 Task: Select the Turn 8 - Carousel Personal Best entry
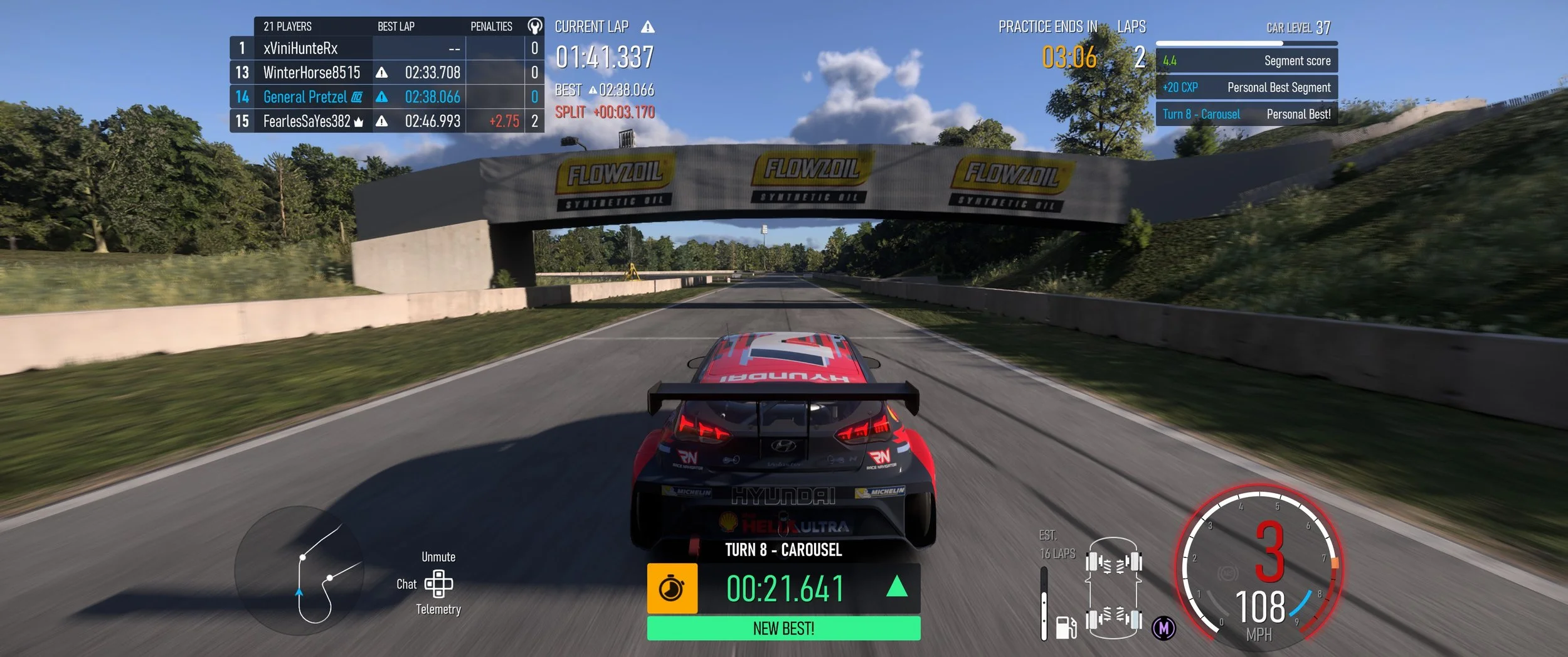click(1246, 114)
